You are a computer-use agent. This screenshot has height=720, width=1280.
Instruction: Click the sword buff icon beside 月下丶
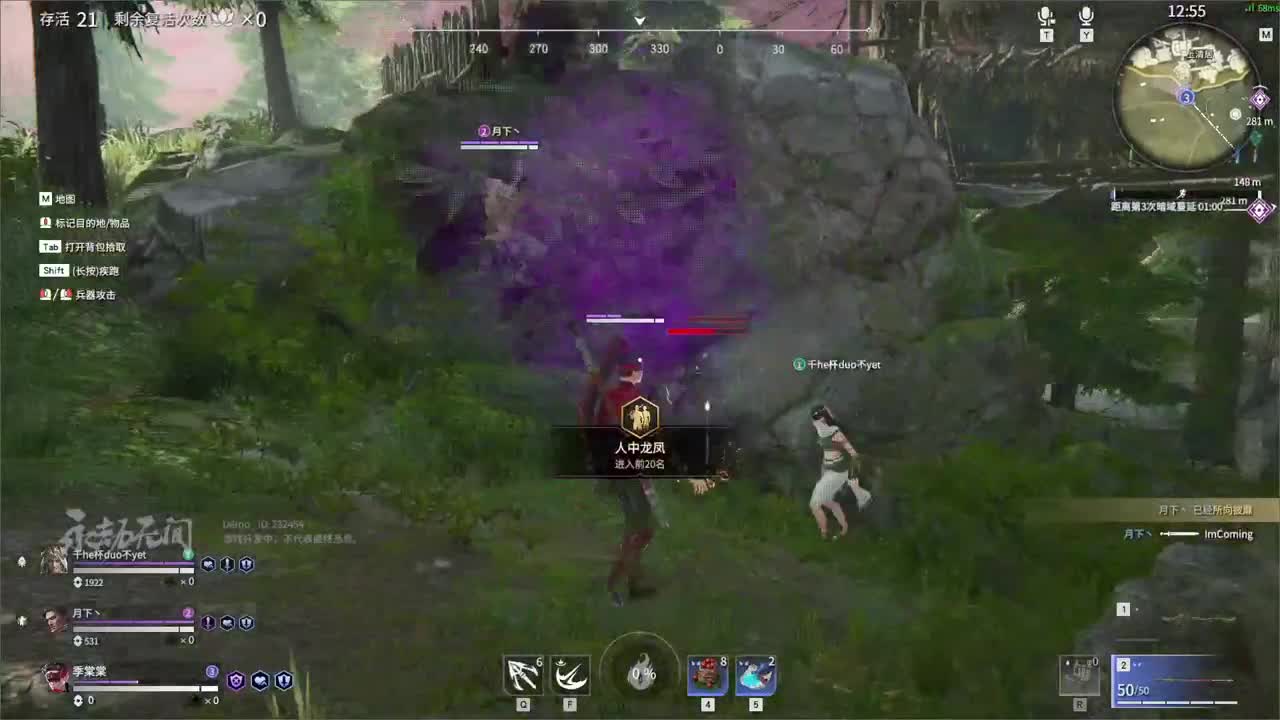(210, 623)
